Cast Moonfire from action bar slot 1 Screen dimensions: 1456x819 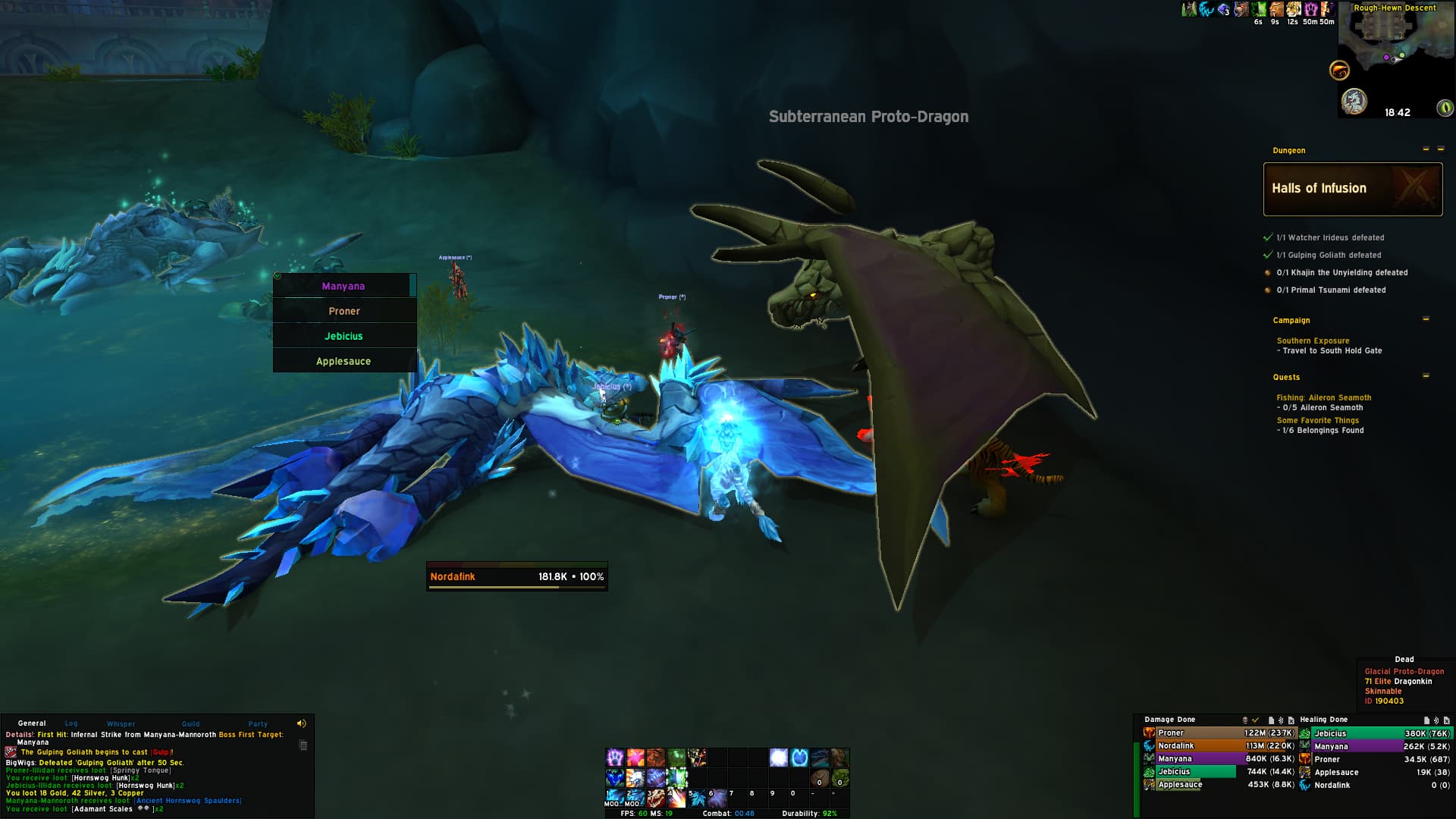616,799
